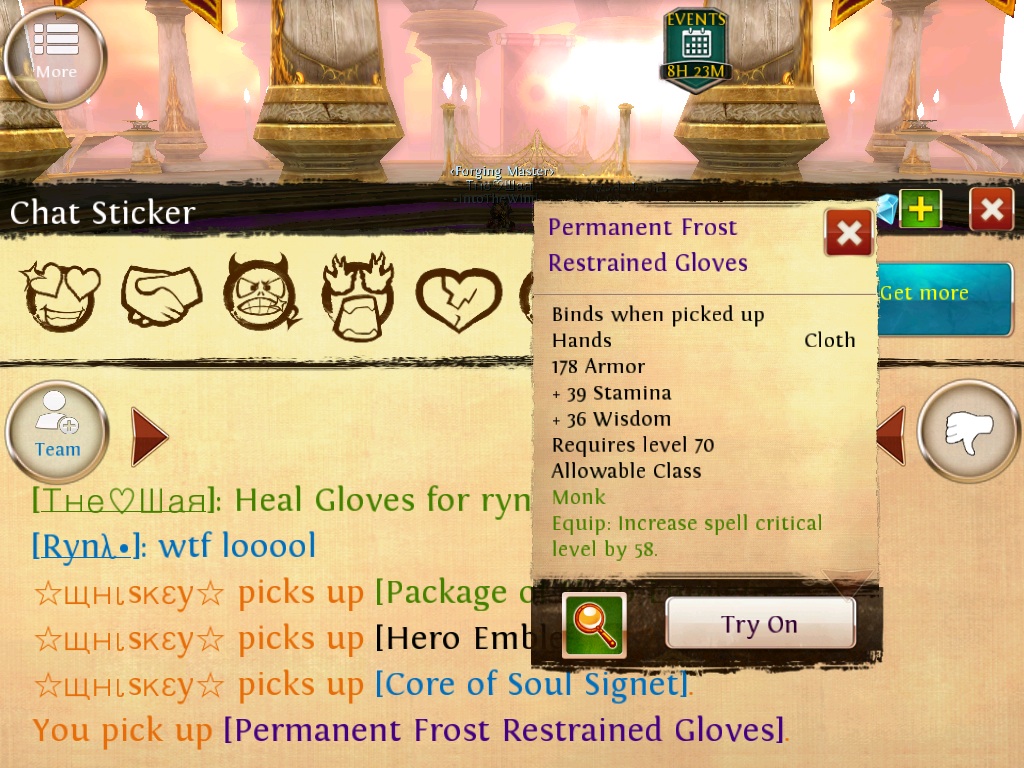
Task: Open the Events calendar
Action: point(696,48)
